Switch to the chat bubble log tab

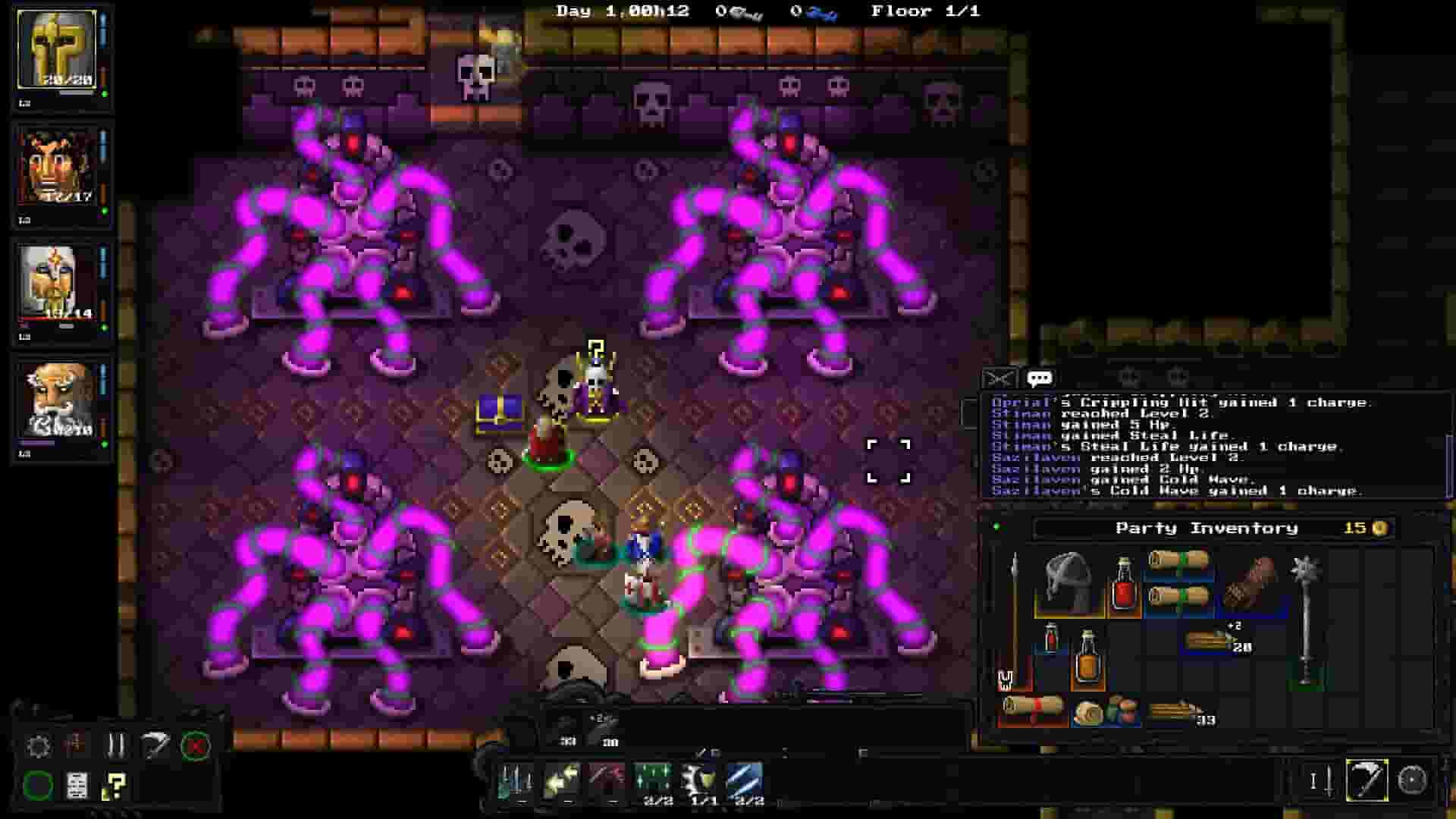tap(1037, 379)
